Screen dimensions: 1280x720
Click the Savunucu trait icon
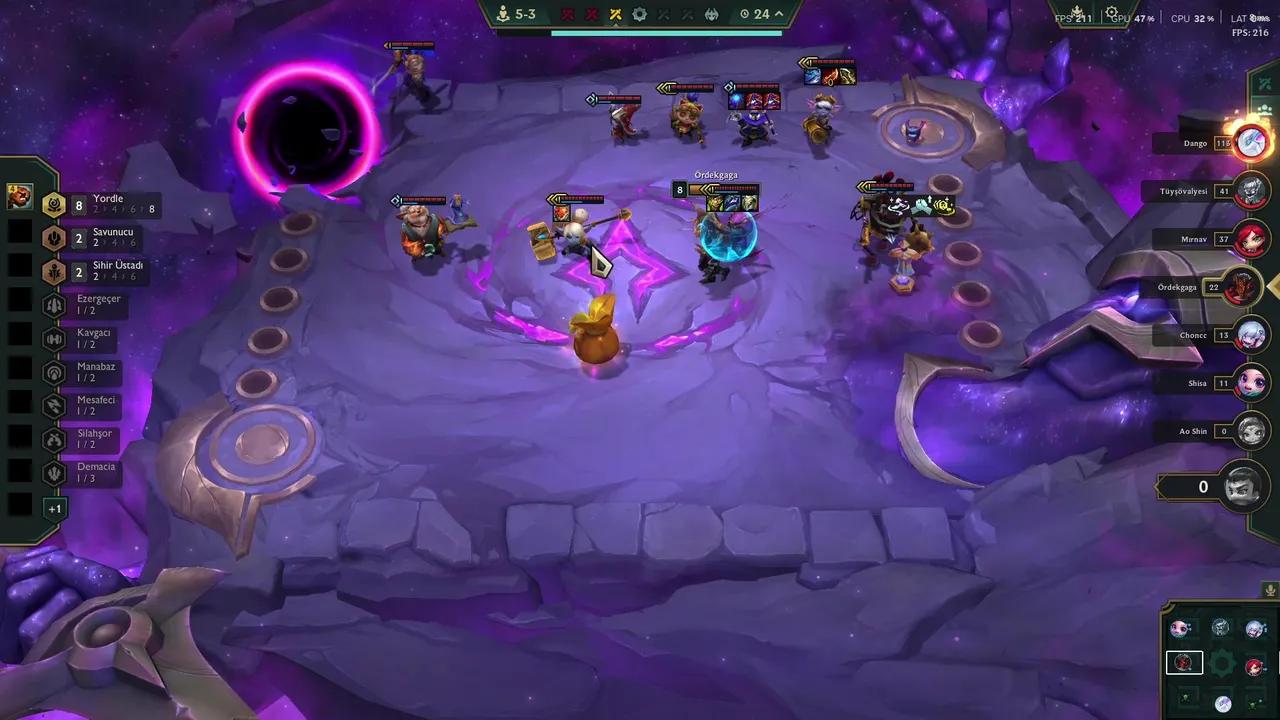click(x=54, y=237)
